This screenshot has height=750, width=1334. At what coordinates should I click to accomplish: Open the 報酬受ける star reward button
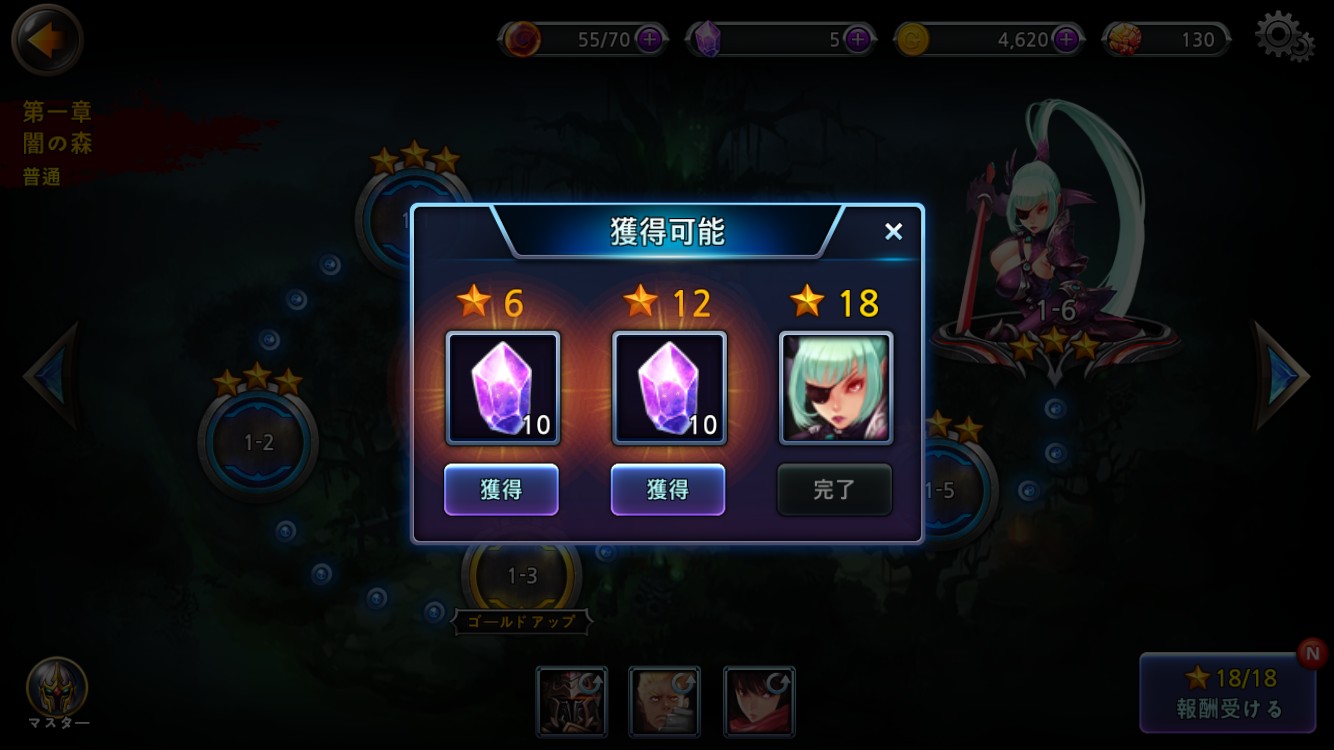pyautogui.click(x=1229, y=693)
